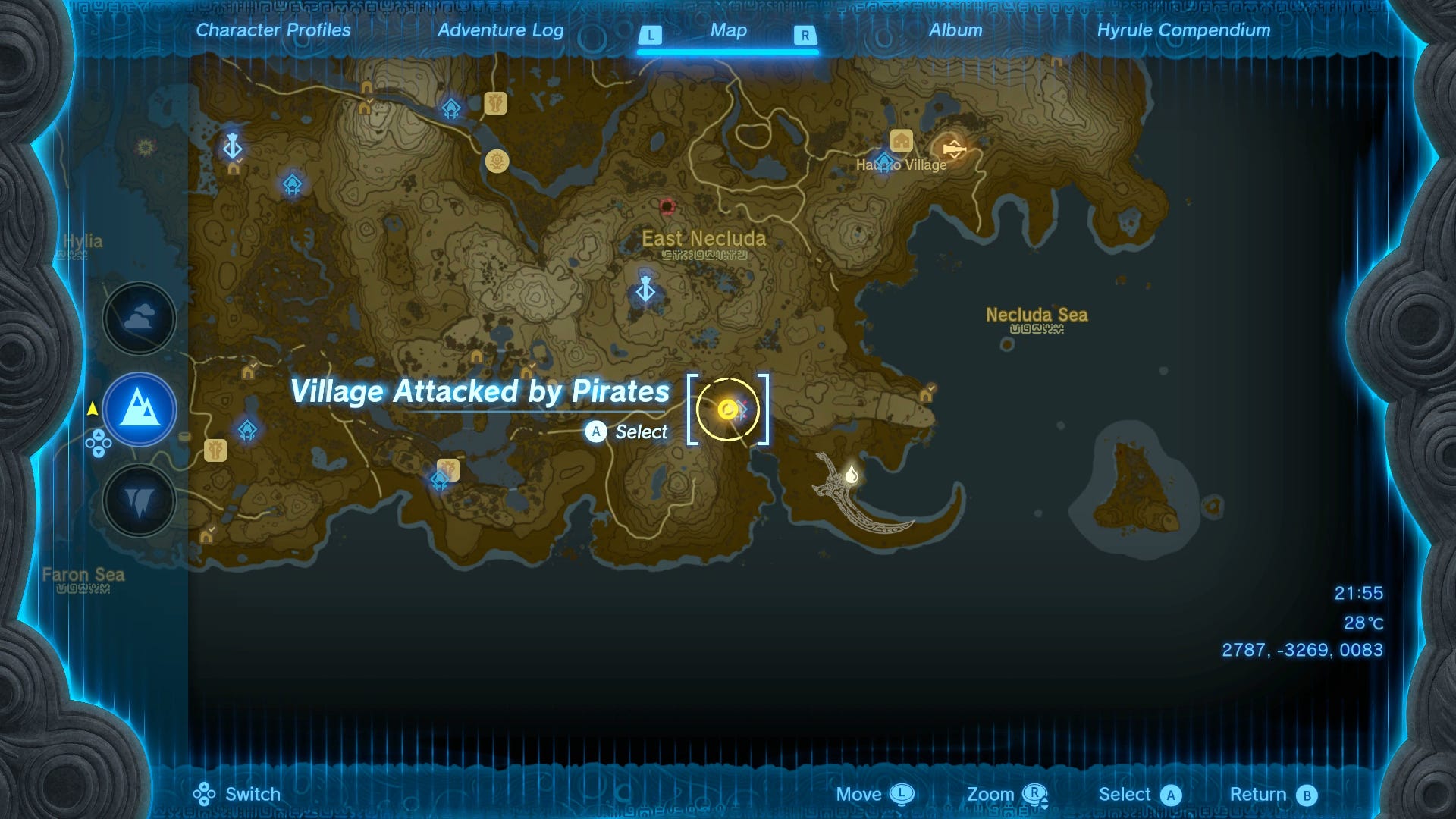The image size is (1456, 819).
Task: Select the Hateno Village house icon
Action: (901, 141)
